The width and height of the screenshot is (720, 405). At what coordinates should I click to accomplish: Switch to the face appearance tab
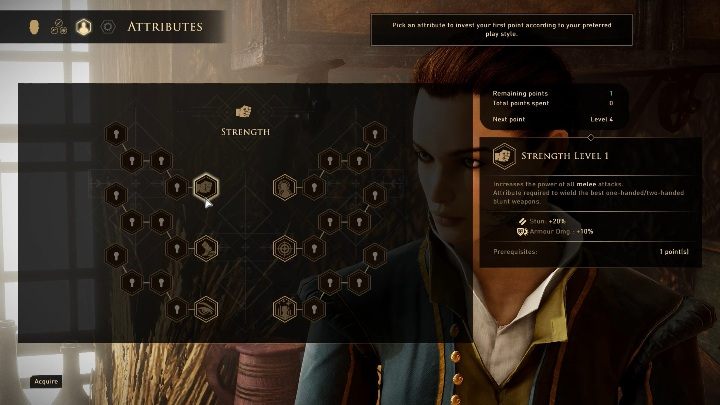click(32, 26)
